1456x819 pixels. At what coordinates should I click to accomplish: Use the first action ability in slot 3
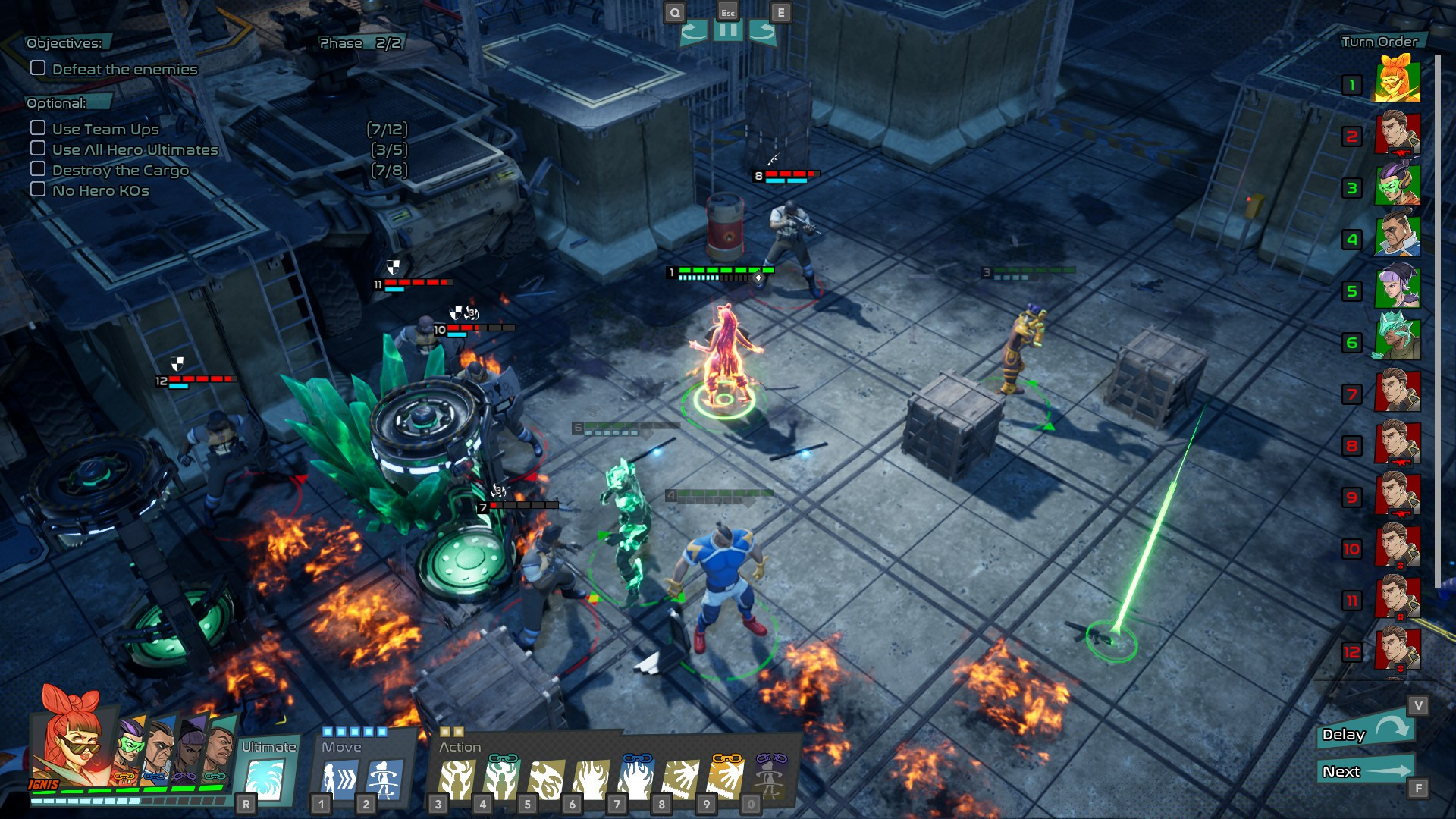click(457, 779)
